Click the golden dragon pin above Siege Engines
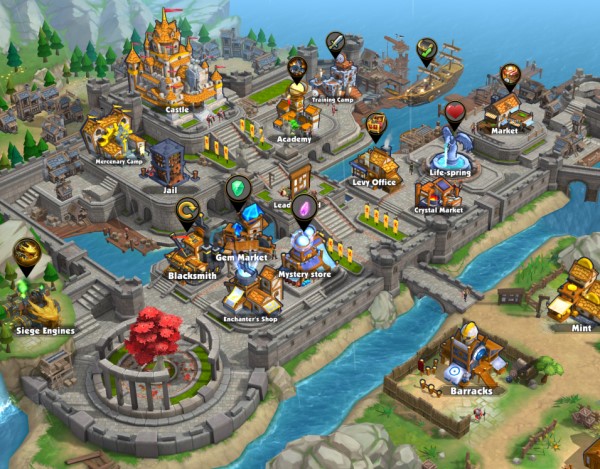Viewport: 600px width, 469px height. (26, 253)
